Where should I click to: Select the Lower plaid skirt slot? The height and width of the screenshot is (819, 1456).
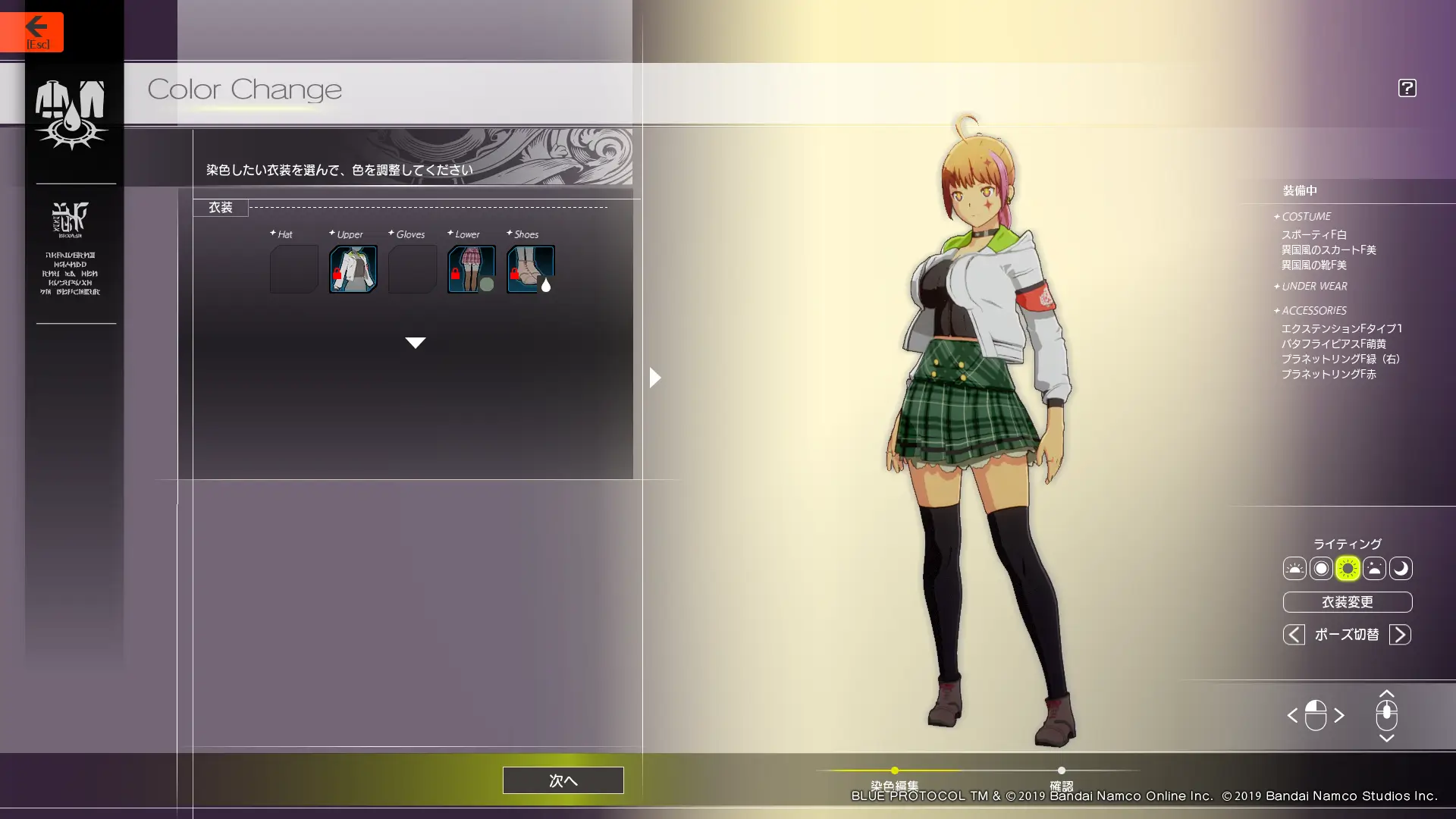pyautogui.click(x=471, y=269)
